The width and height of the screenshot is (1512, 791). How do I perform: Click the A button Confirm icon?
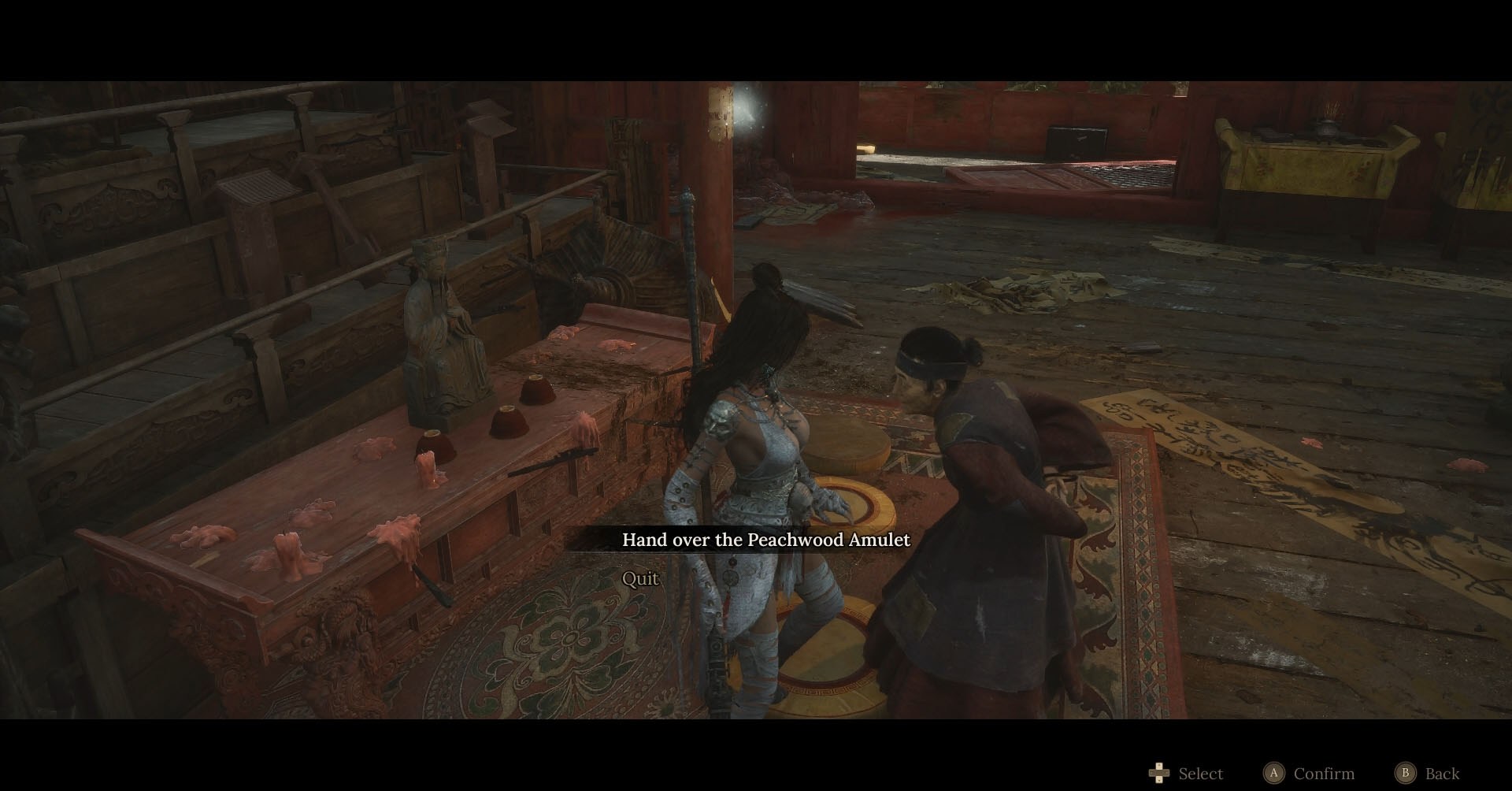coord(1274,774)
